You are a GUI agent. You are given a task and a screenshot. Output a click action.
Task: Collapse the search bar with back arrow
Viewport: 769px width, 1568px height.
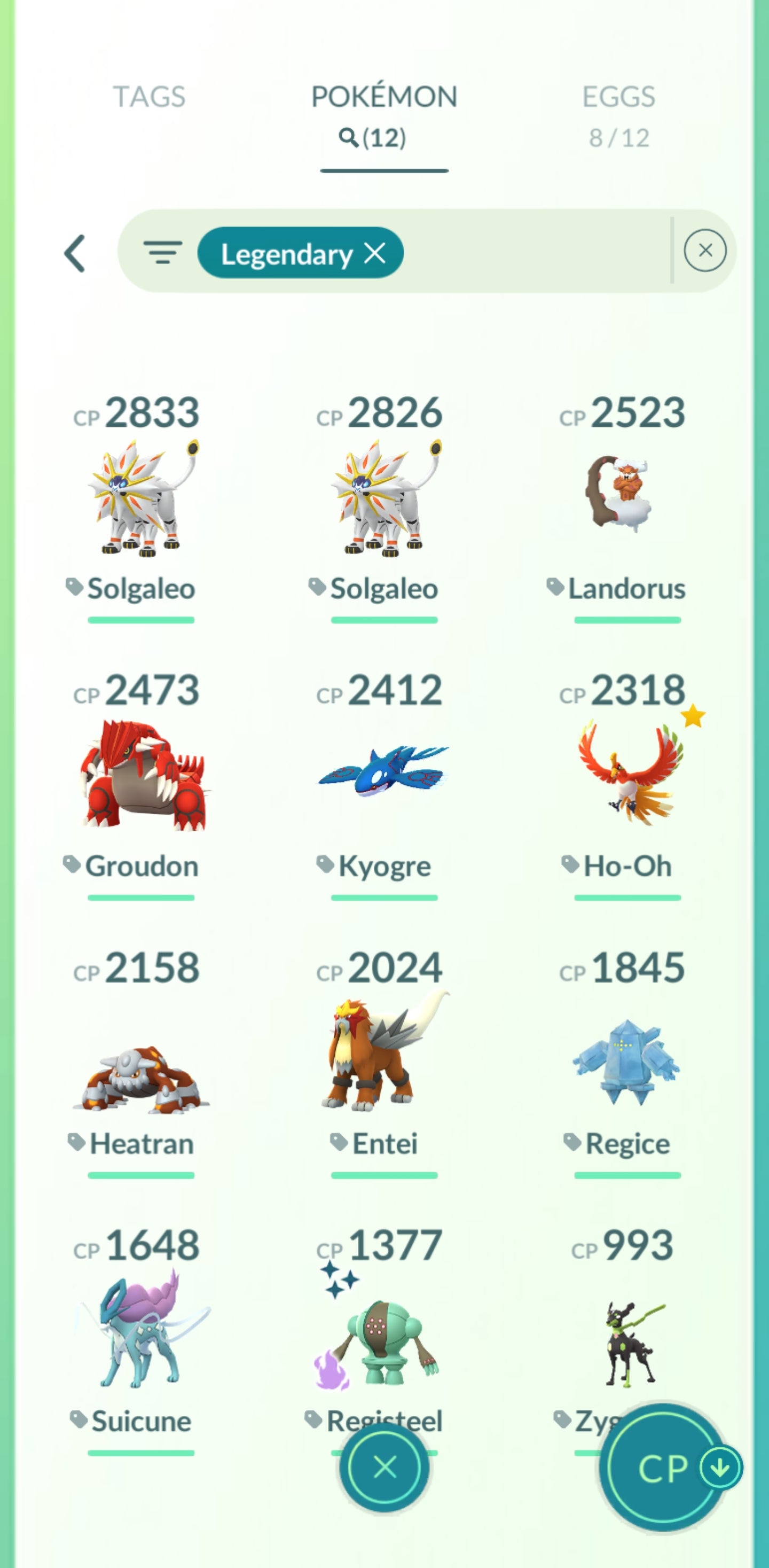(x=74, y=253)
